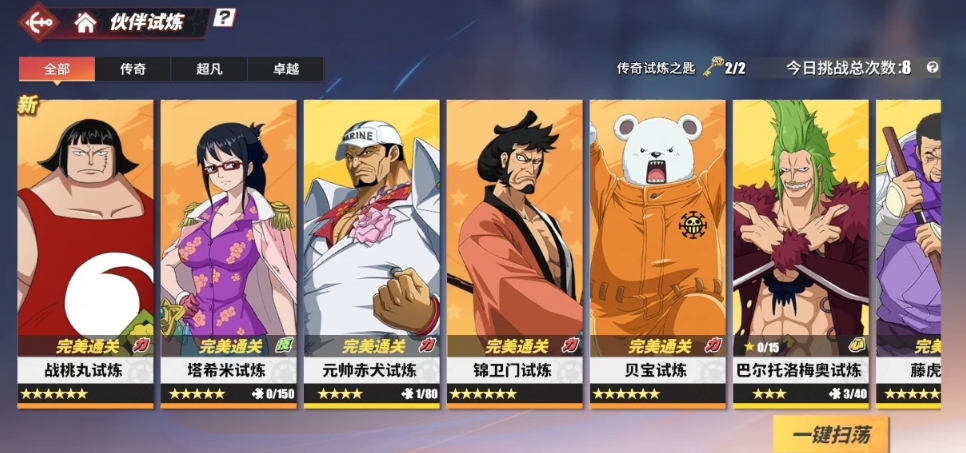Return to home via house icon
966x453 pixels.
point(86,22)
